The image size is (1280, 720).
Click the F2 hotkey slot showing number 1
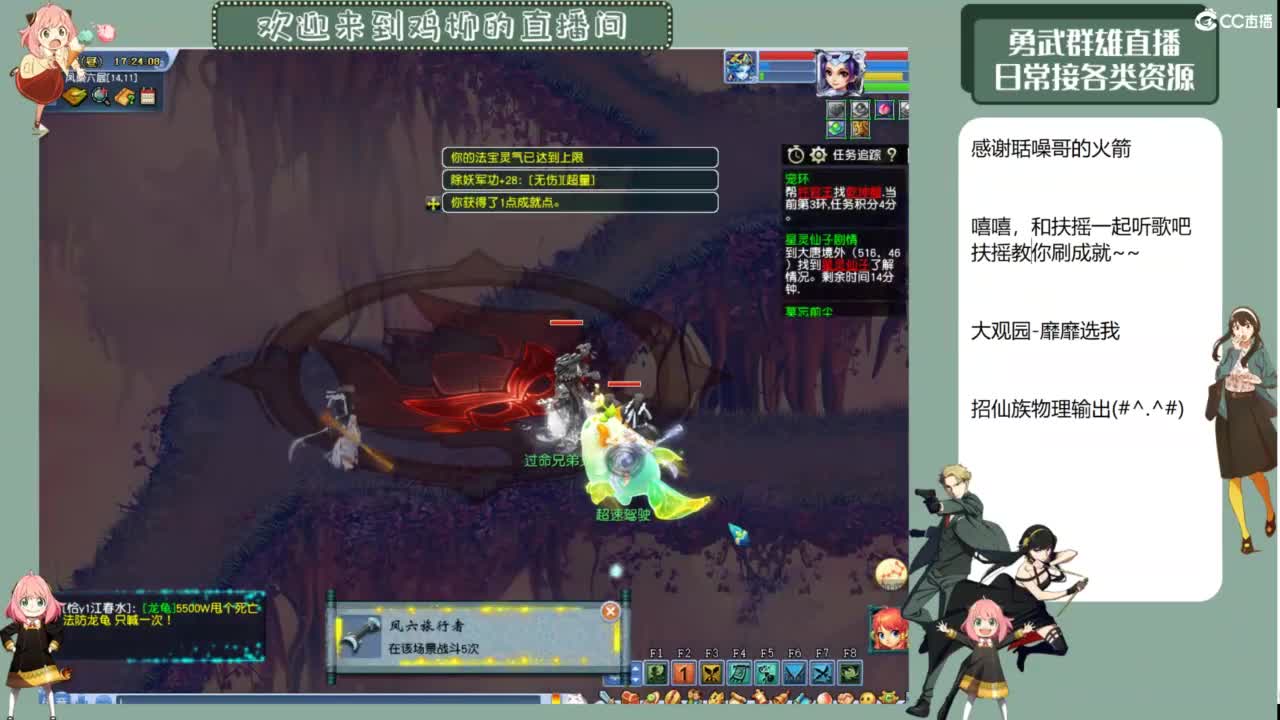(684, 672)
